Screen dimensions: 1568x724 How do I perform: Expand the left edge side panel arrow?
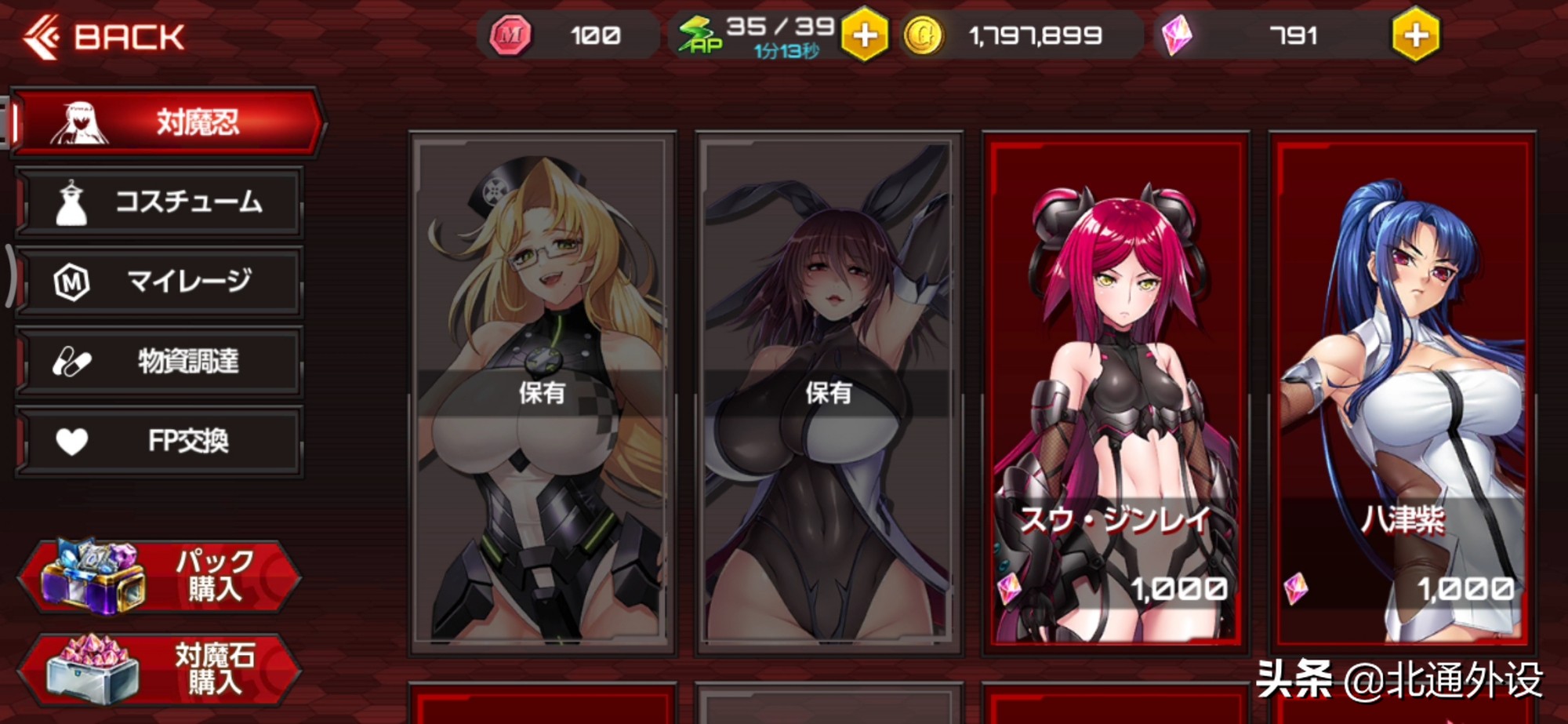point(9,275)
